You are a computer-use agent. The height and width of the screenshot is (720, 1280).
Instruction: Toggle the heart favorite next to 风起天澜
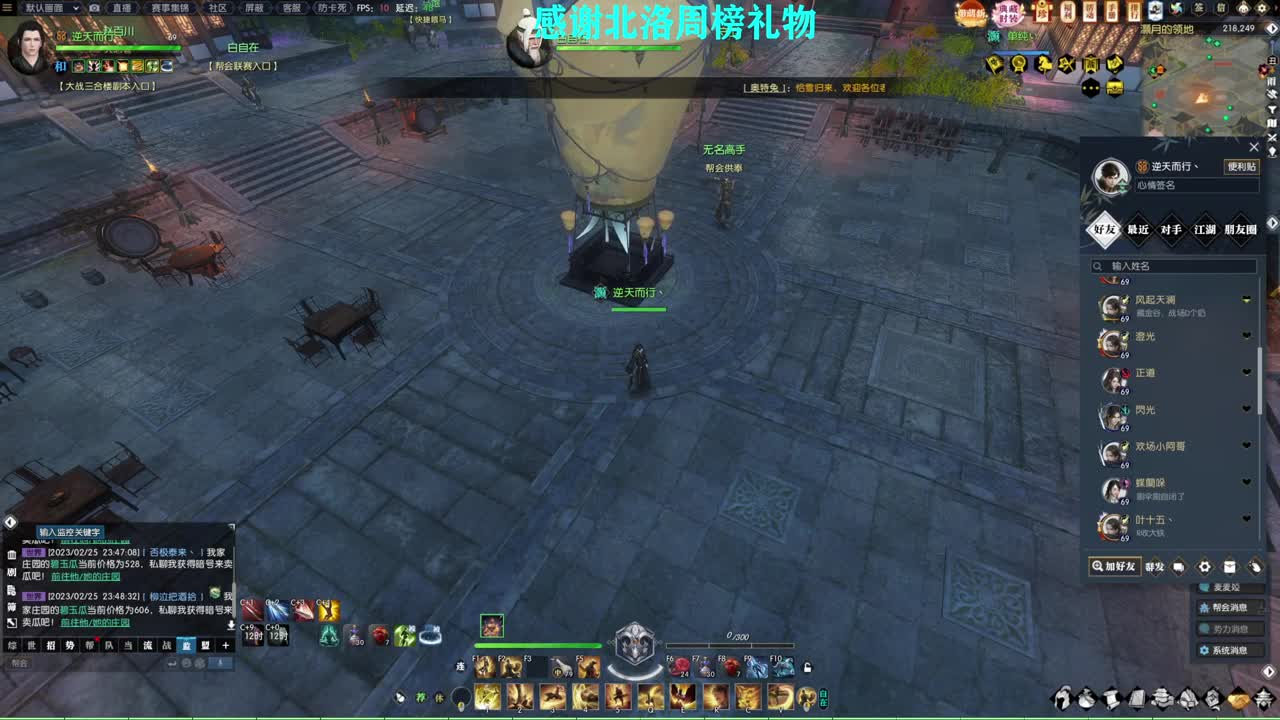[1246, 300]
